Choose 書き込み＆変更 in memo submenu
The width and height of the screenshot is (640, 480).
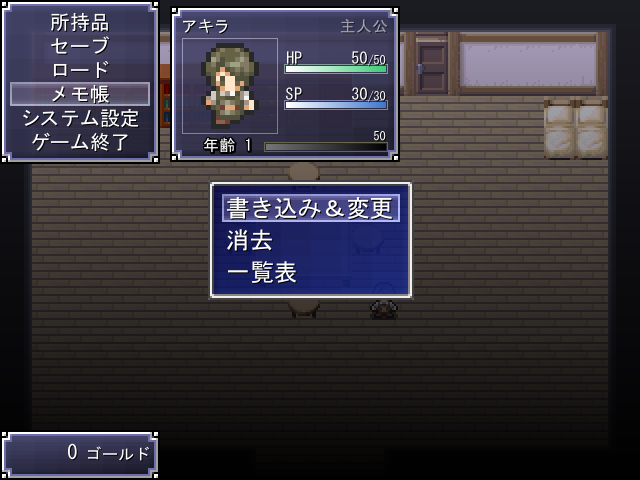[x=311, y=208]
